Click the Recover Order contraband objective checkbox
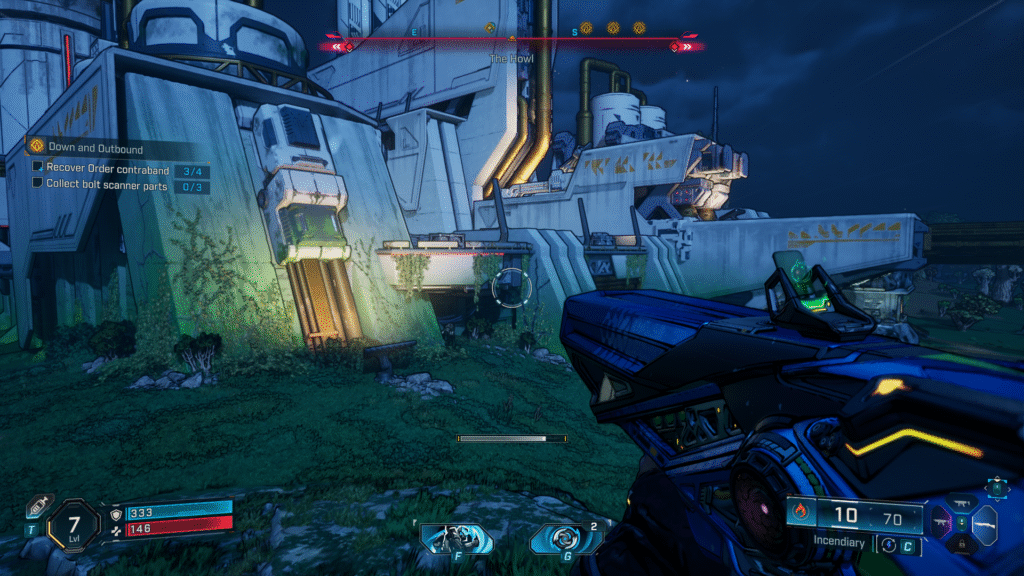1024x576 pixels. (38, 169)
